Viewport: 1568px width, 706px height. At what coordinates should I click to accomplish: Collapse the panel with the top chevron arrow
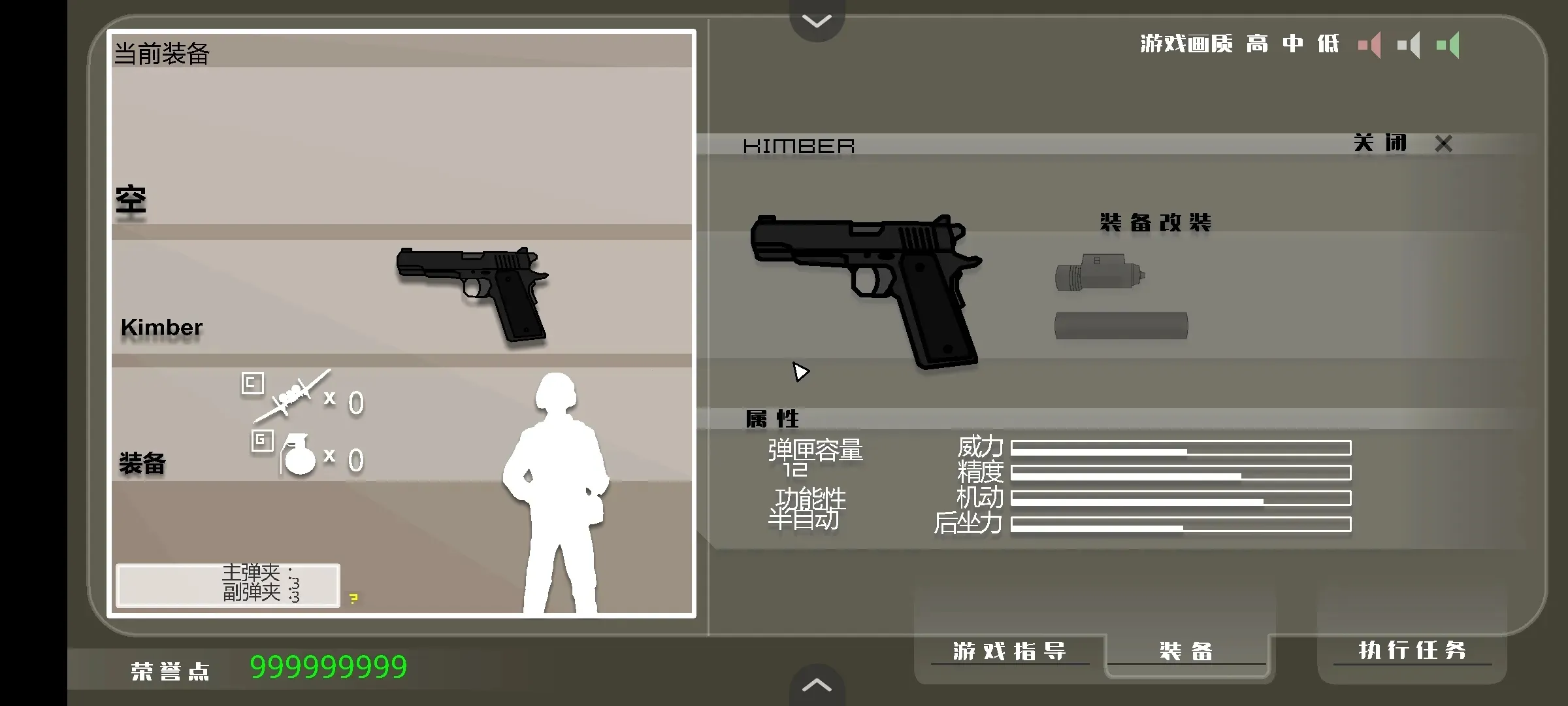pos(815,21)
